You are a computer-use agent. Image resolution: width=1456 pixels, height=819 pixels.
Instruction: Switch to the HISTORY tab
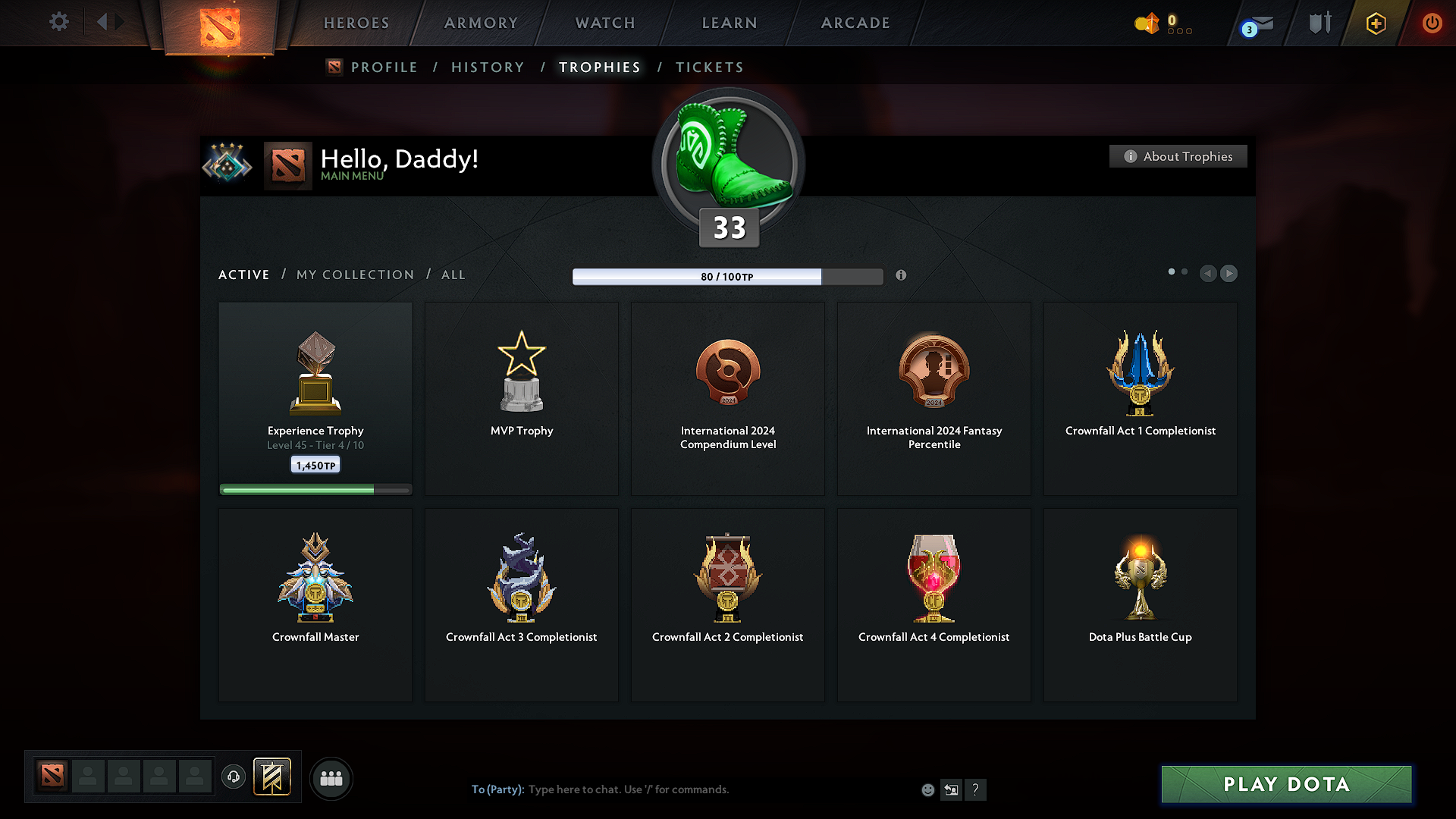488,67
